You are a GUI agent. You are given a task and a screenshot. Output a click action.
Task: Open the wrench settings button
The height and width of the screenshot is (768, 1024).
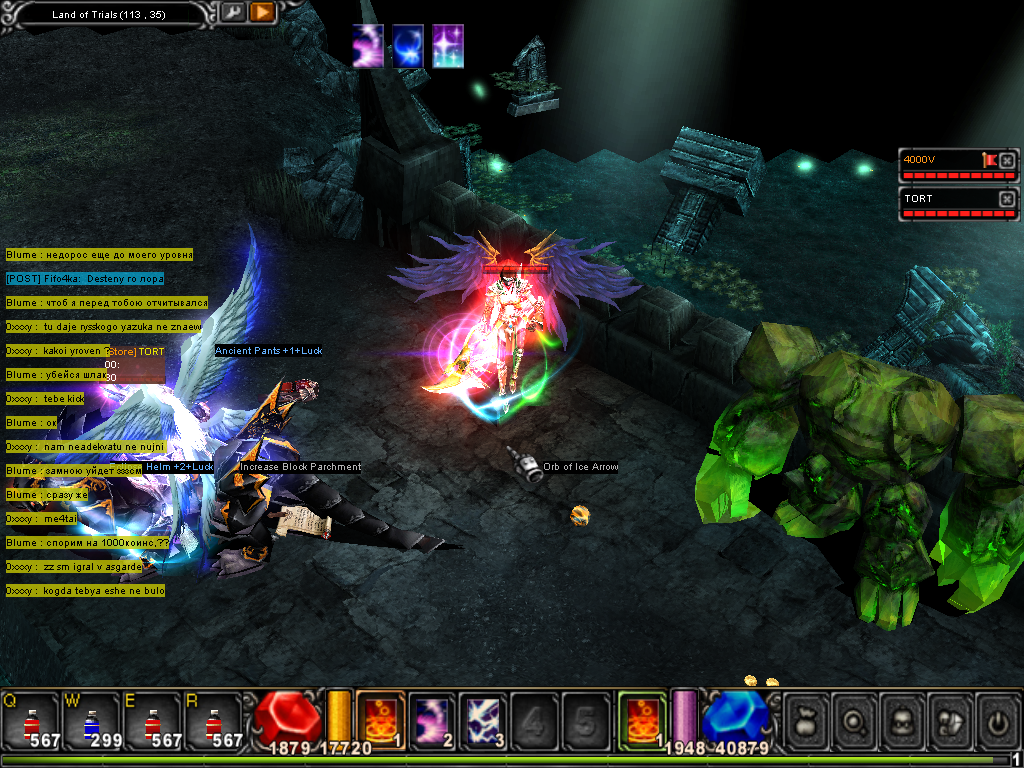(x=232, y=12)
